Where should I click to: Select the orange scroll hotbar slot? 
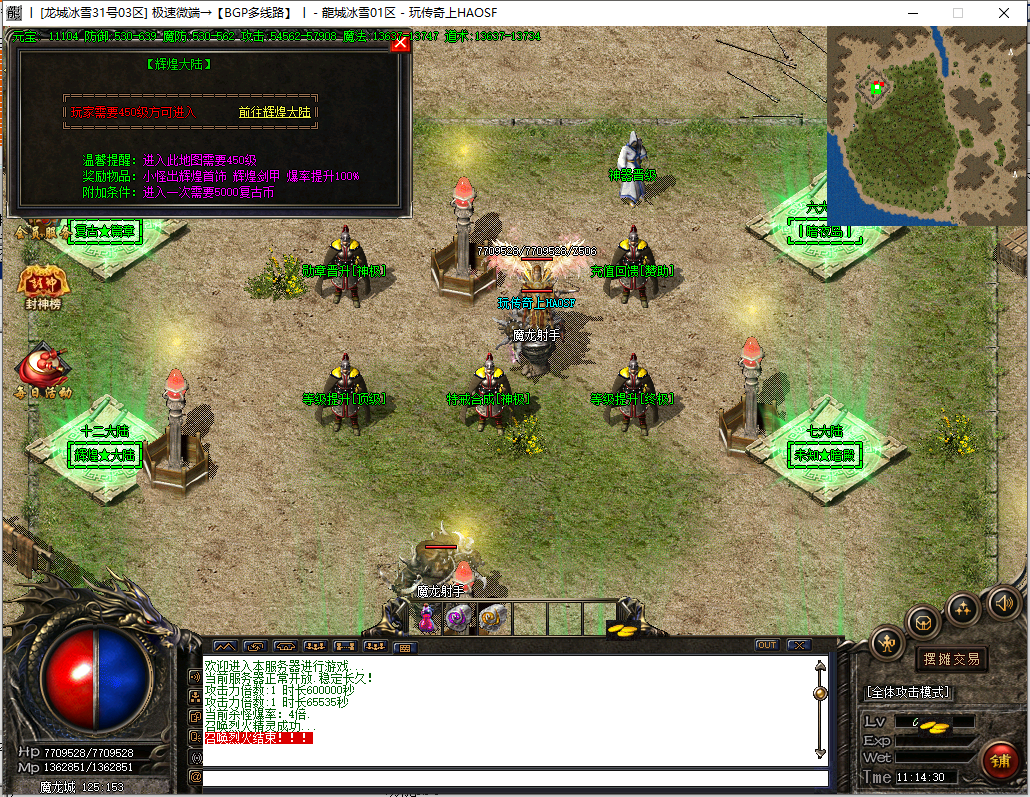(x=490, y=619)
